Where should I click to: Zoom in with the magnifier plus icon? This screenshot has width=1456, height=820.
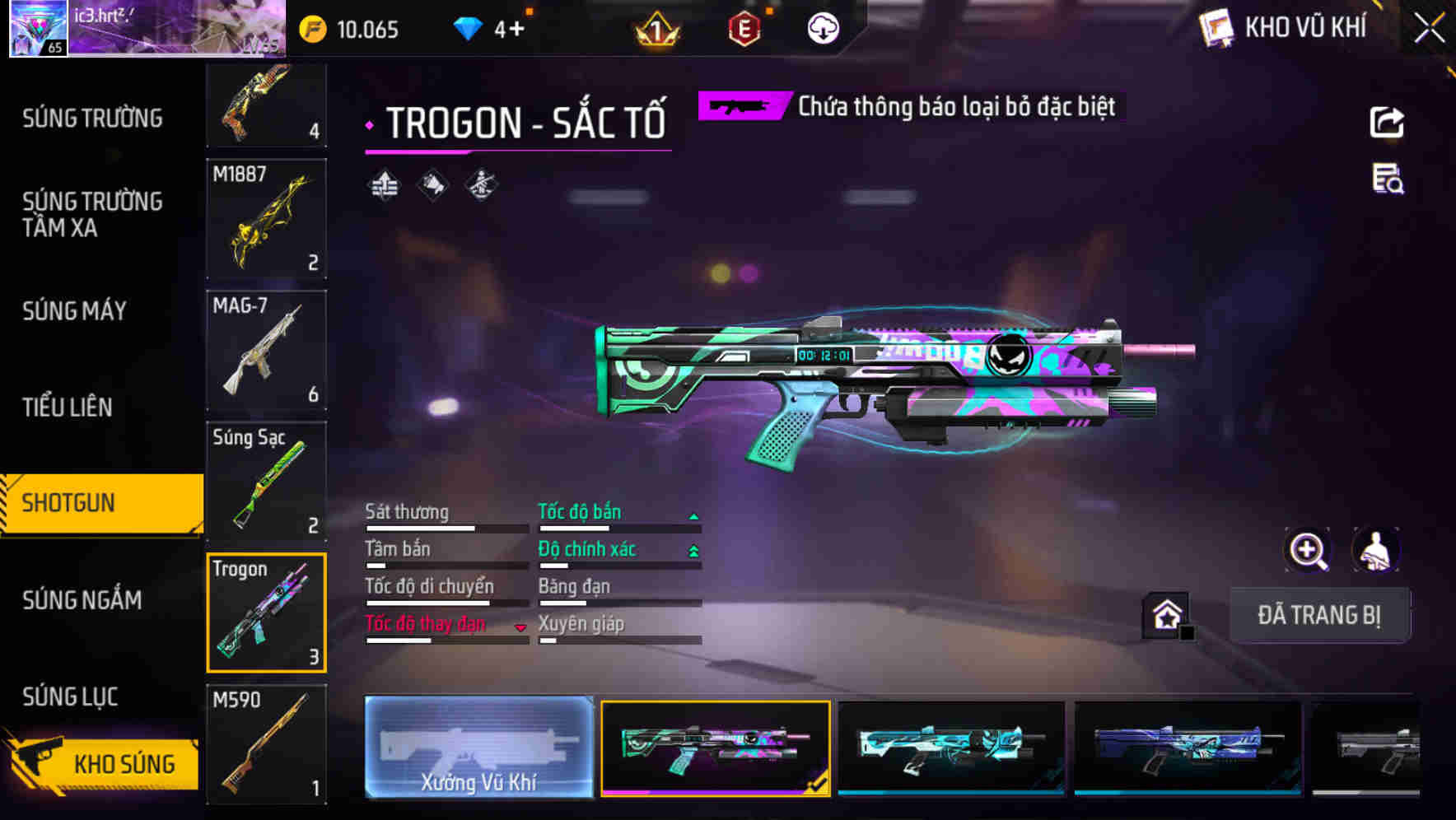(x=1308, y=550)
